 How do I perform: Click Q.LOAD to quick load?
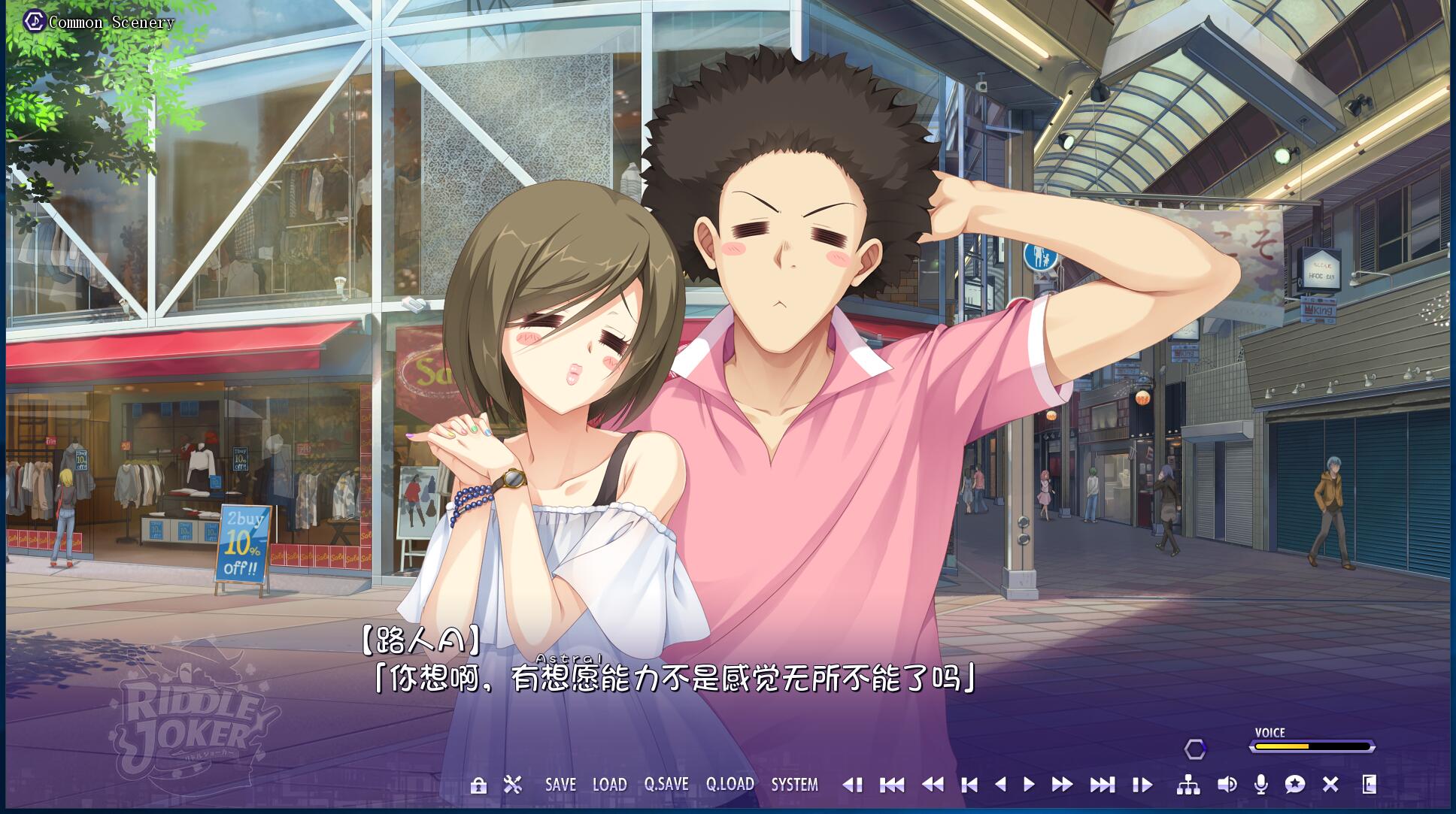[730, 785]
